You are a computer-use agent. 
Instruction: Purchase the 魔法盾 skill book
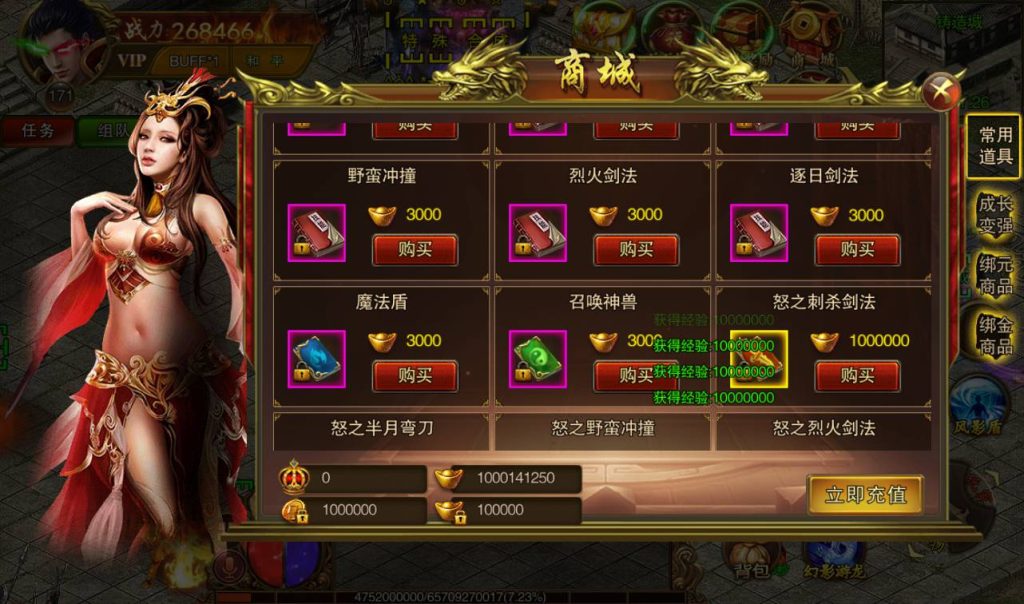[x=415, y=375]
